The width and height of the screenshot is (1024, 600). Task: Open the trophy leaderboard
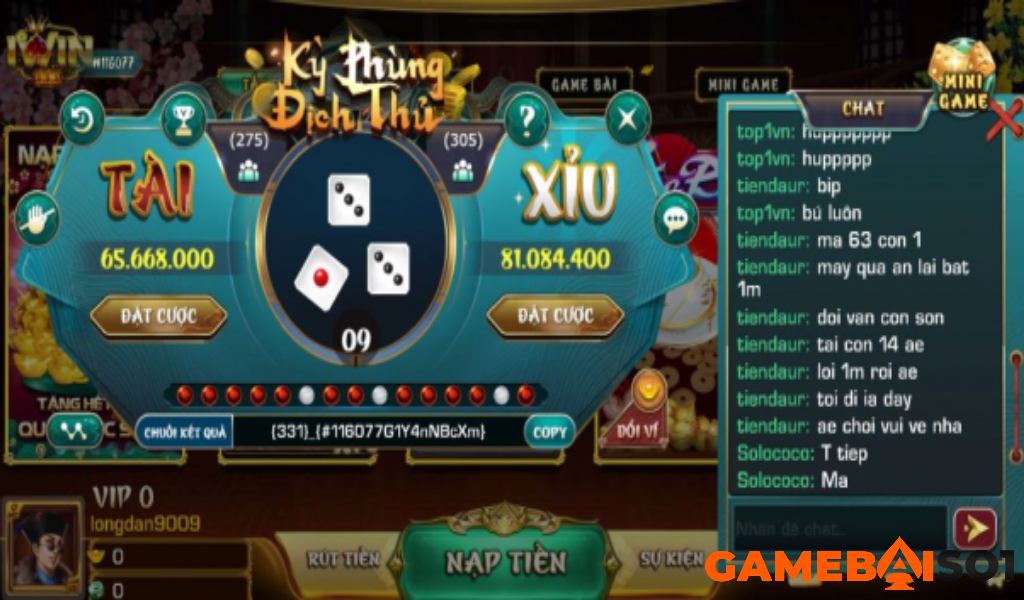tap(182, 120)
